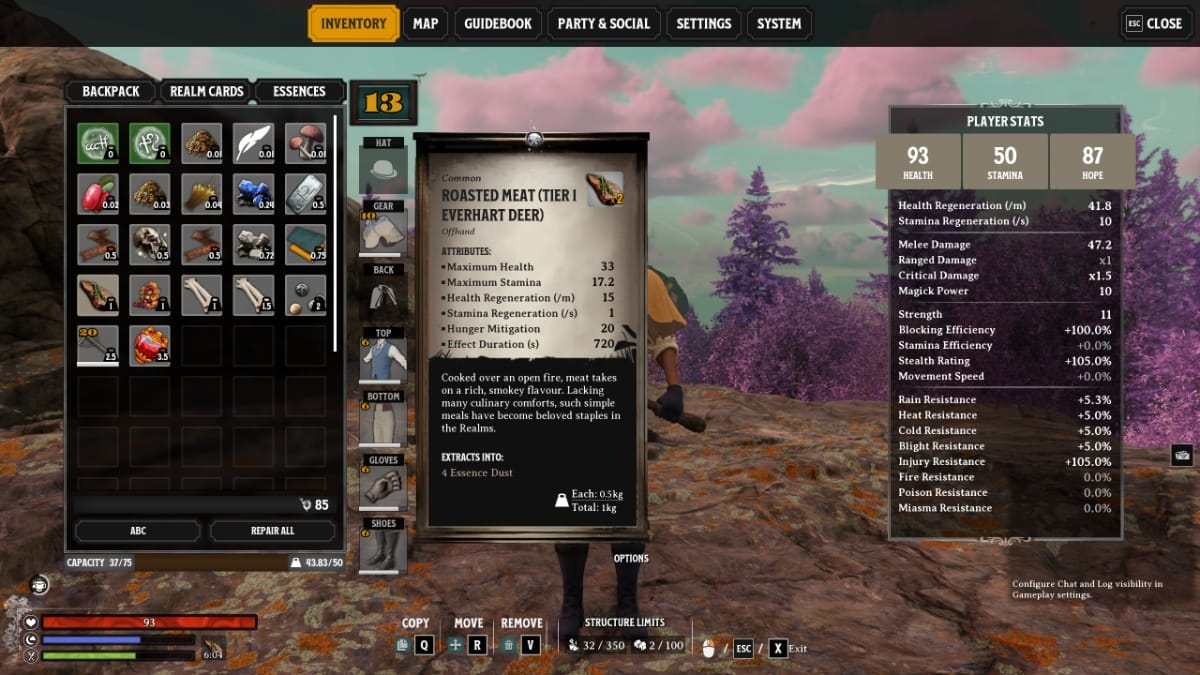This screenshot has height=675, width=1200.
Task: Select the white feather item slot
Action: coord(253,143)
